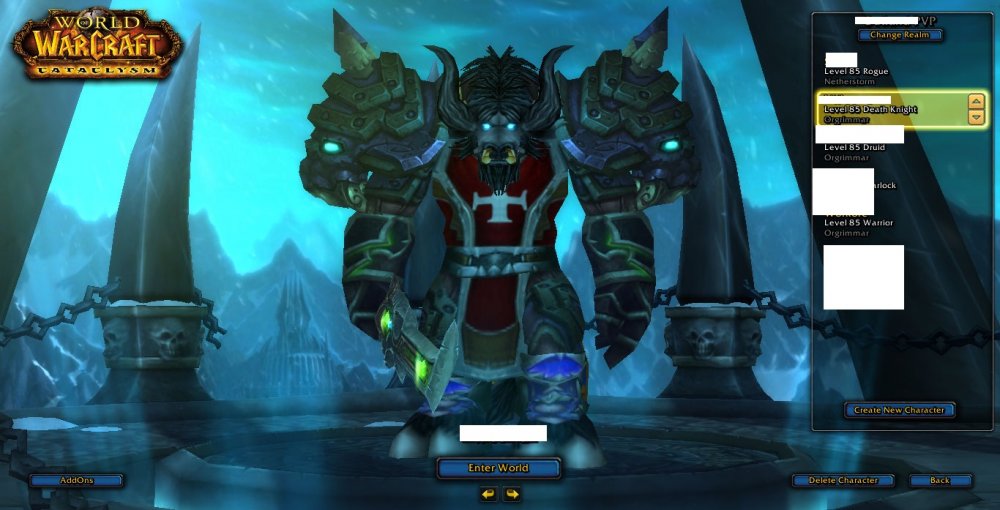This screenshot has width=1000, height=510.
Task: Move the Death Knight down in list
Action: [x=976, y=118]
